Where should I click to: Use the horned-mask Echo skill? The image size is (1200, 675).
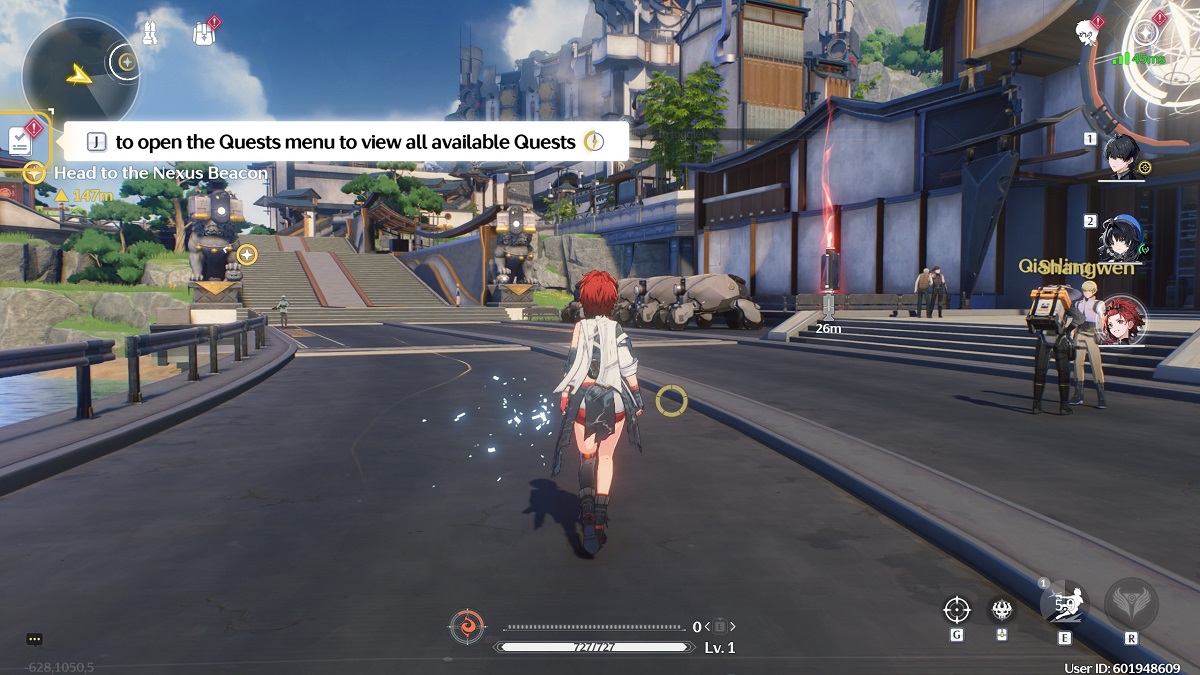[x=1001, y=609]
